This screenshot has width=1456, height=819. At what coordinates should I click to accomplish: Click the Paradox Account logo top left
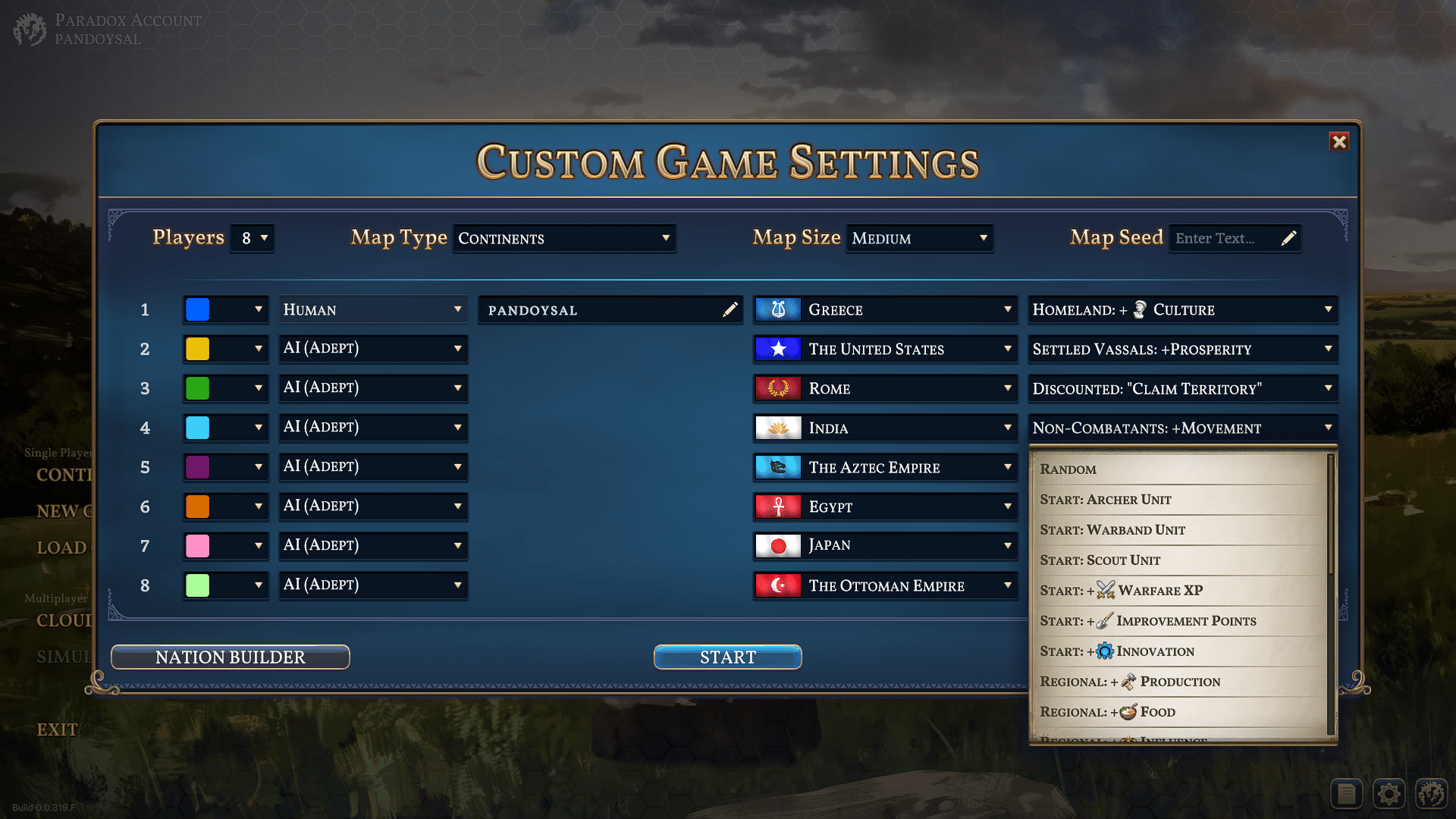(x=30, y=30)
